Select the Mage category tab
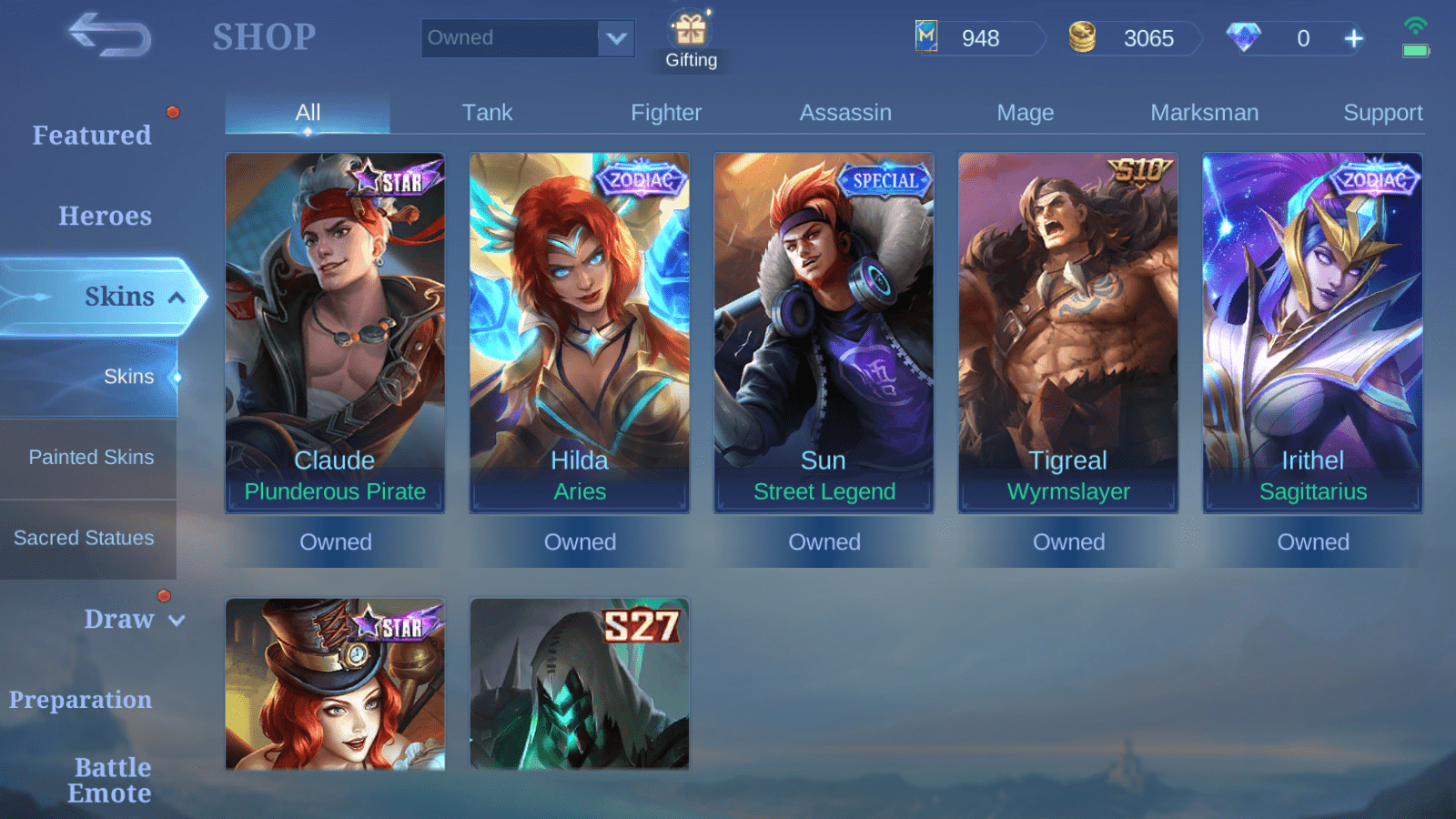The height and width of the screenshot is (819, 1456). point(1025,113)
